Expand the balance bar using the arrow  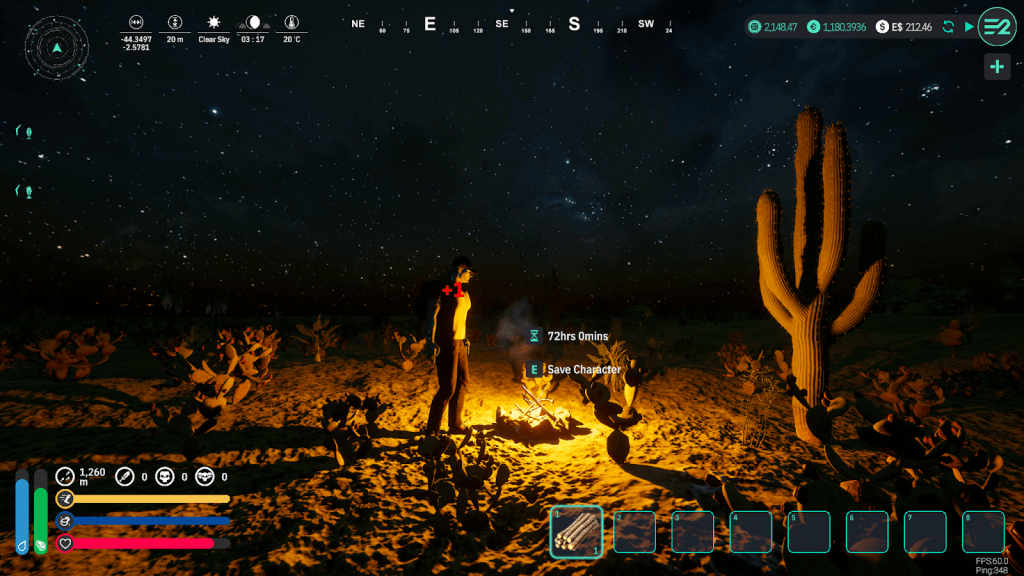point(969,26)
